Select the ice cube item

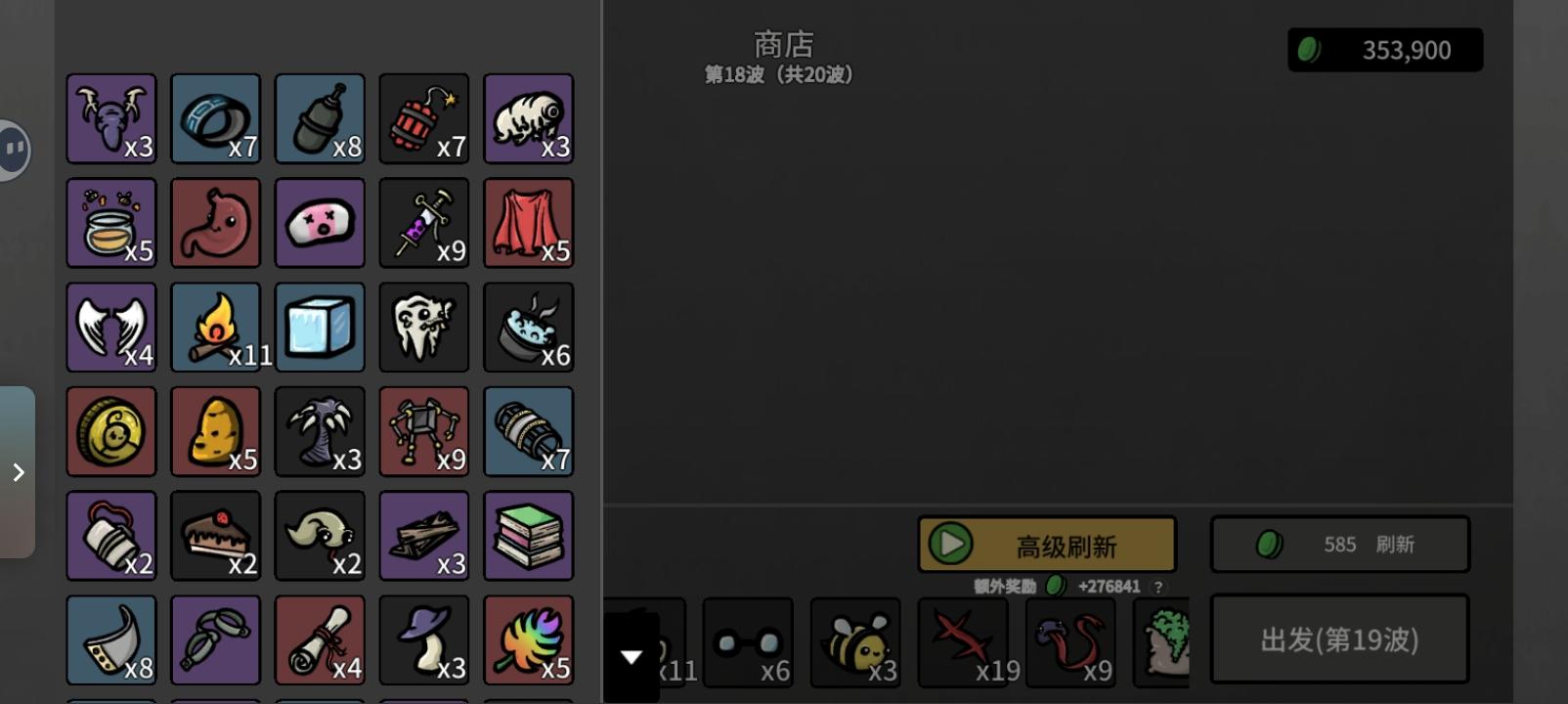pyautogui.click(x=320, y=328)
